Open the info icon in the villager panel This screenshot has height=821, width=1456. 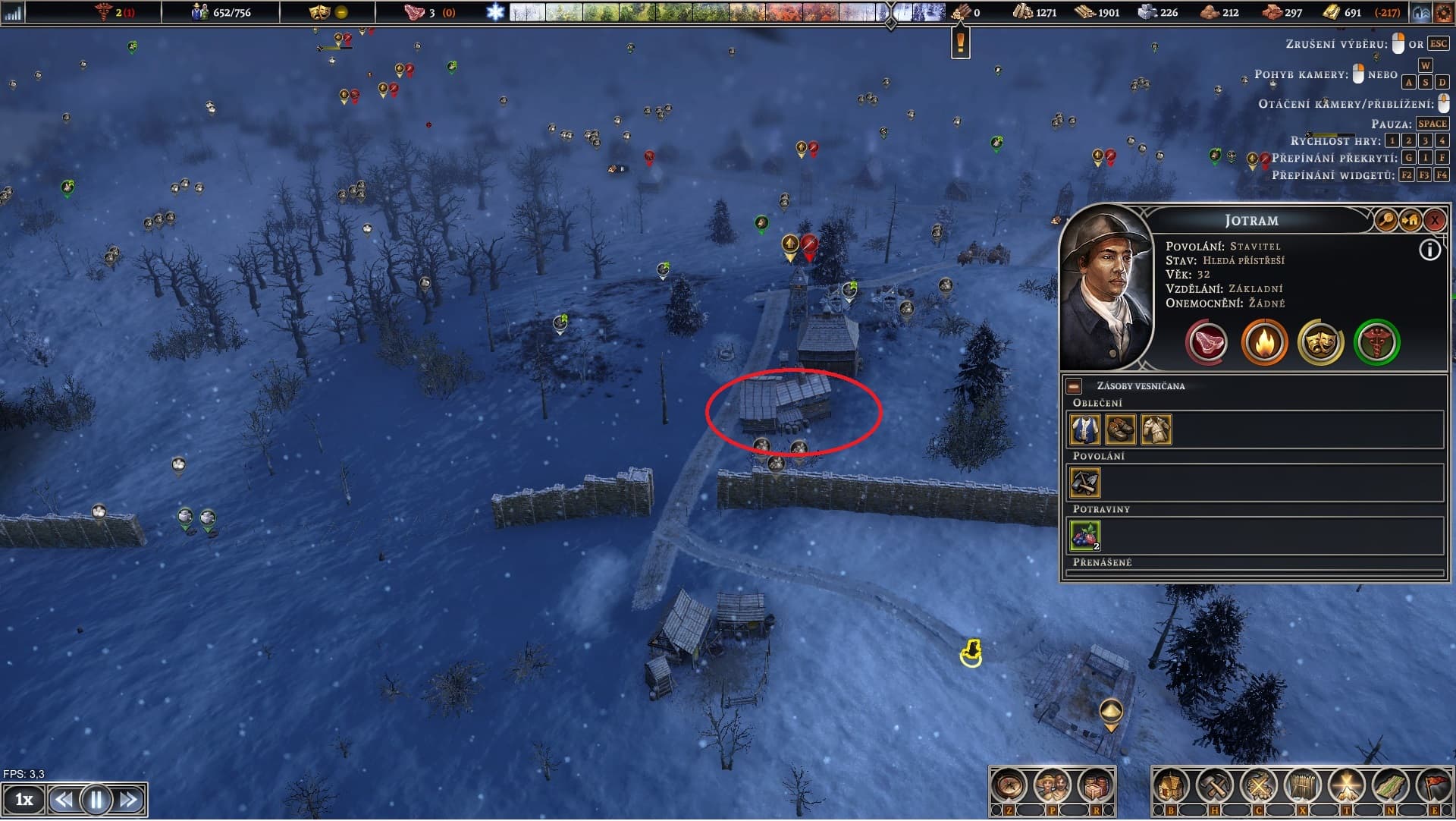(1429, 250)
